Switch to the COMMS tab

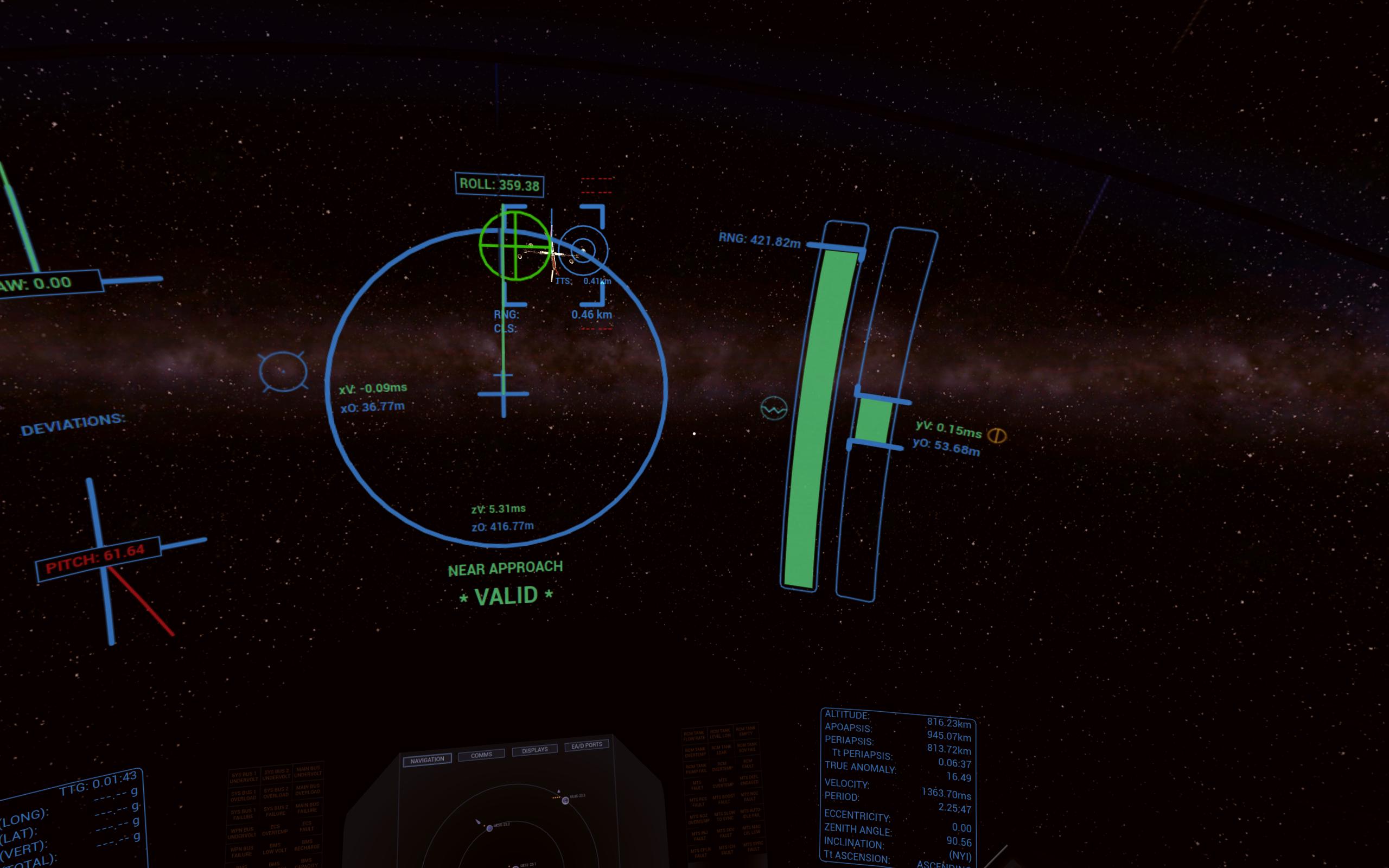(482, 755)
